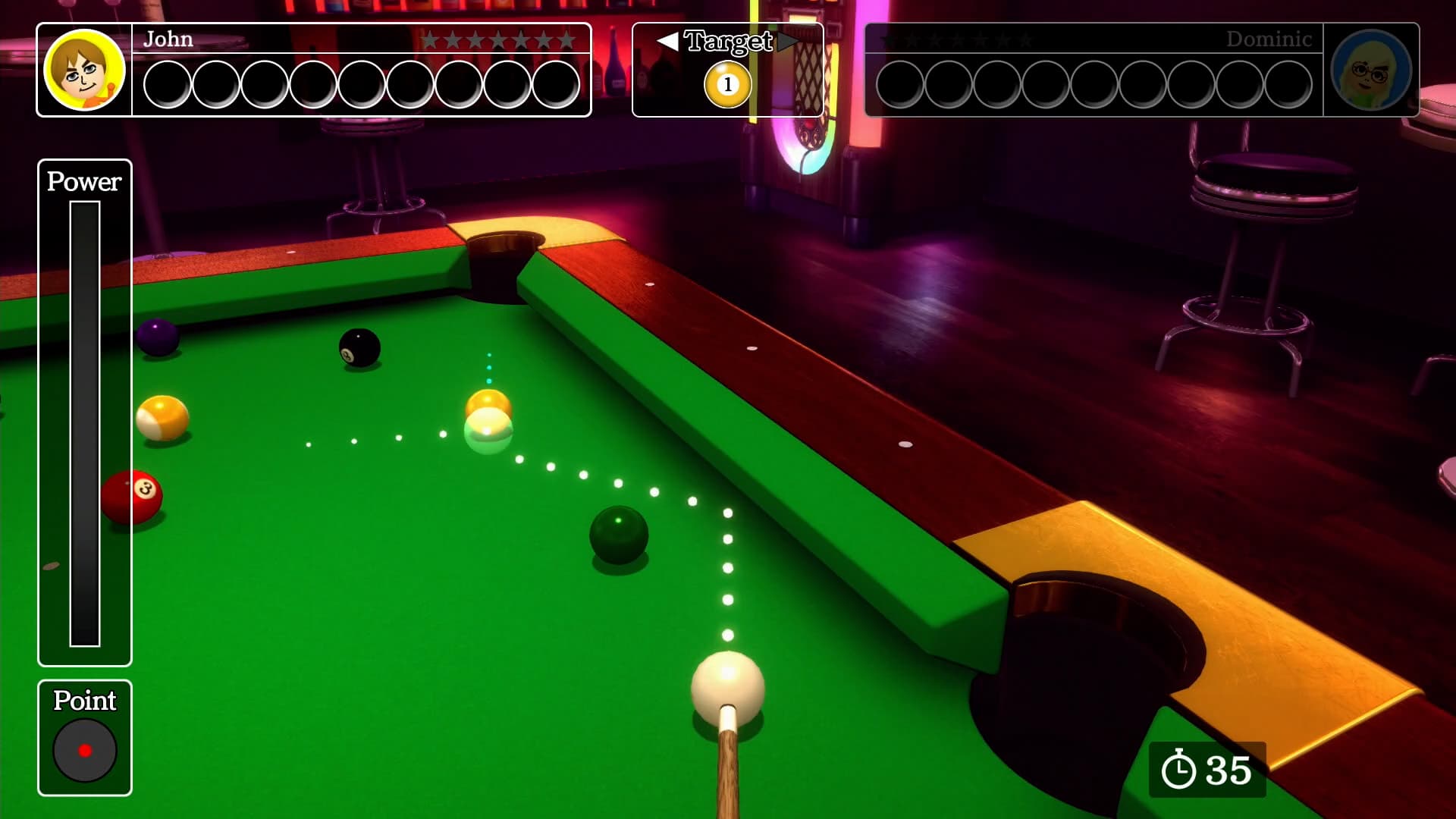
Task: Click John's Mii avatar icon
Action: [x=83, y=70]
